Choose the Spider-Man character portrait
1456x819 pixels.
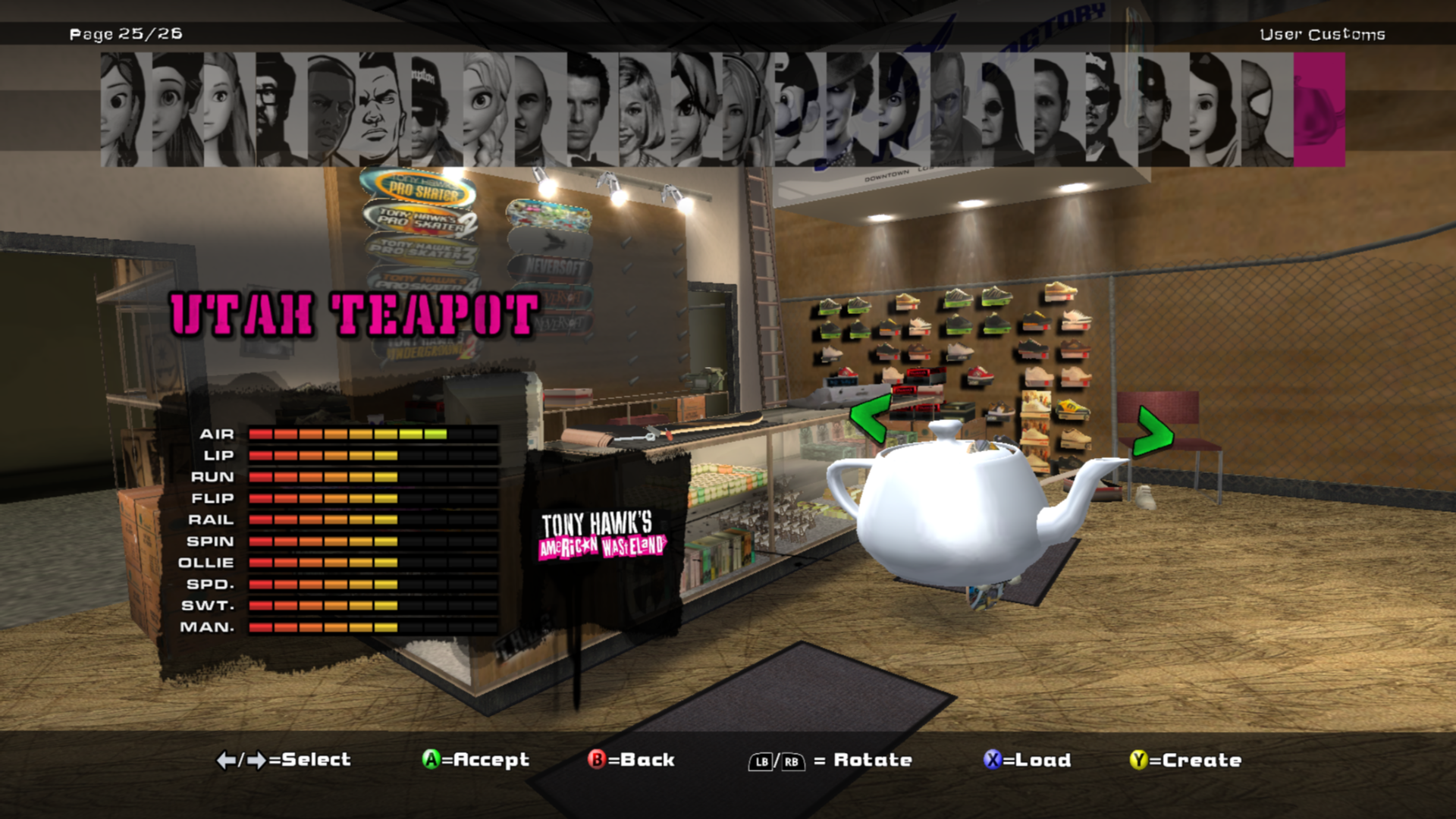(x=1266, y=110)
